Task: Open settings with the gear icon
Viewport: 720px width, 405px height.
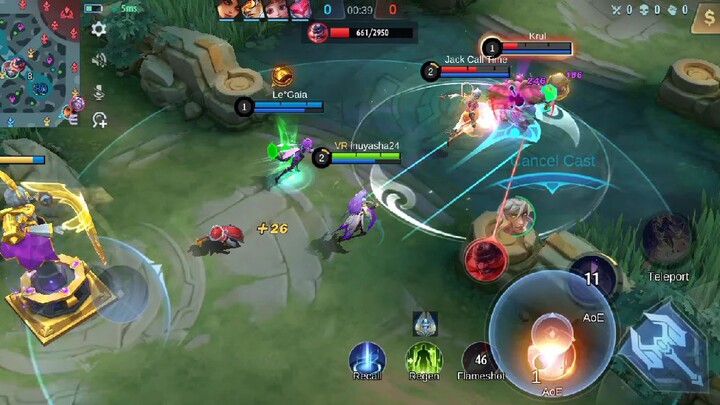Action: [99, 29]
